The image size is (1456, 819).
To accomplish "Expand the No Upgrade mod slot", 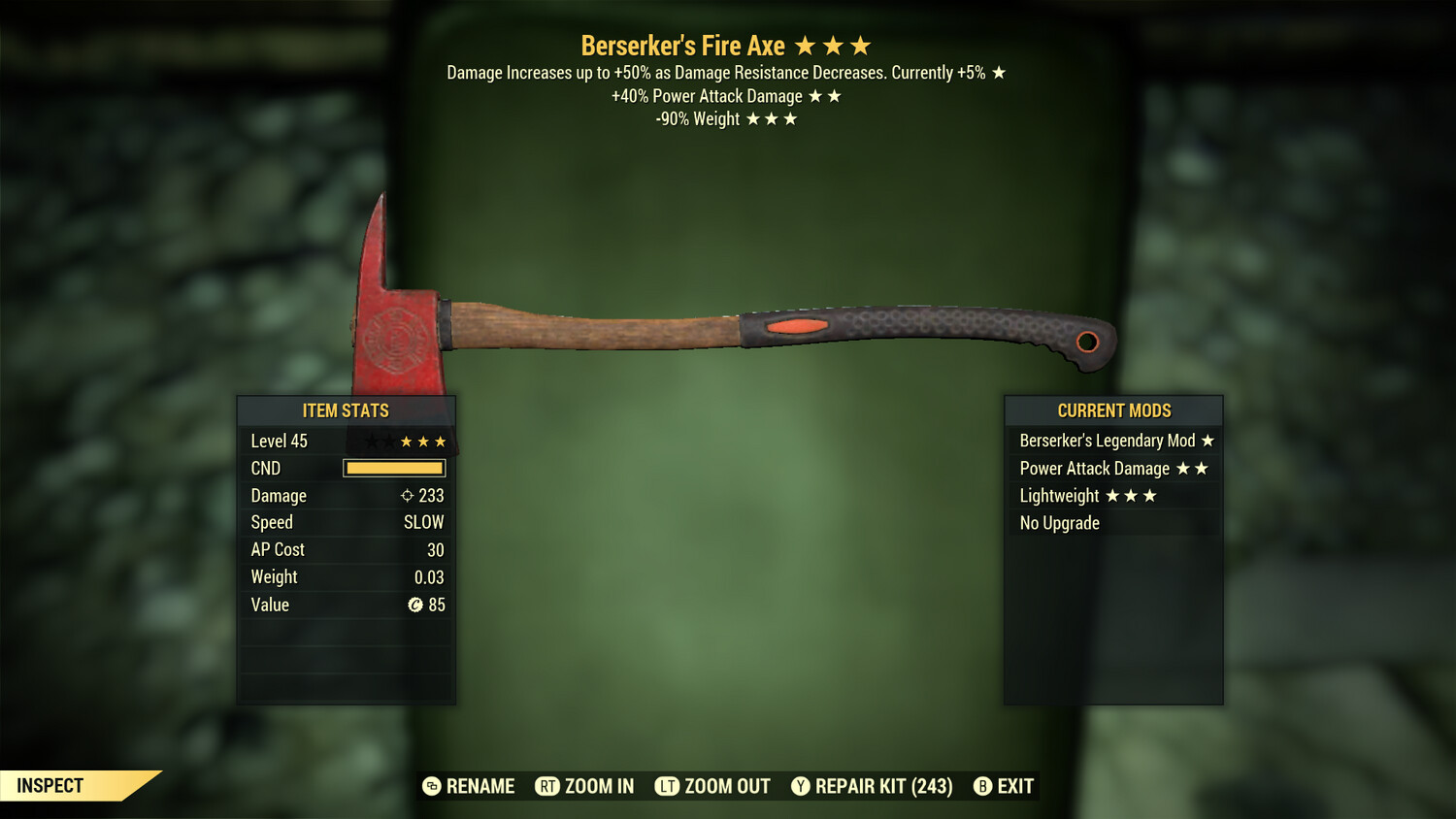I will click(x=1059, y=522).
